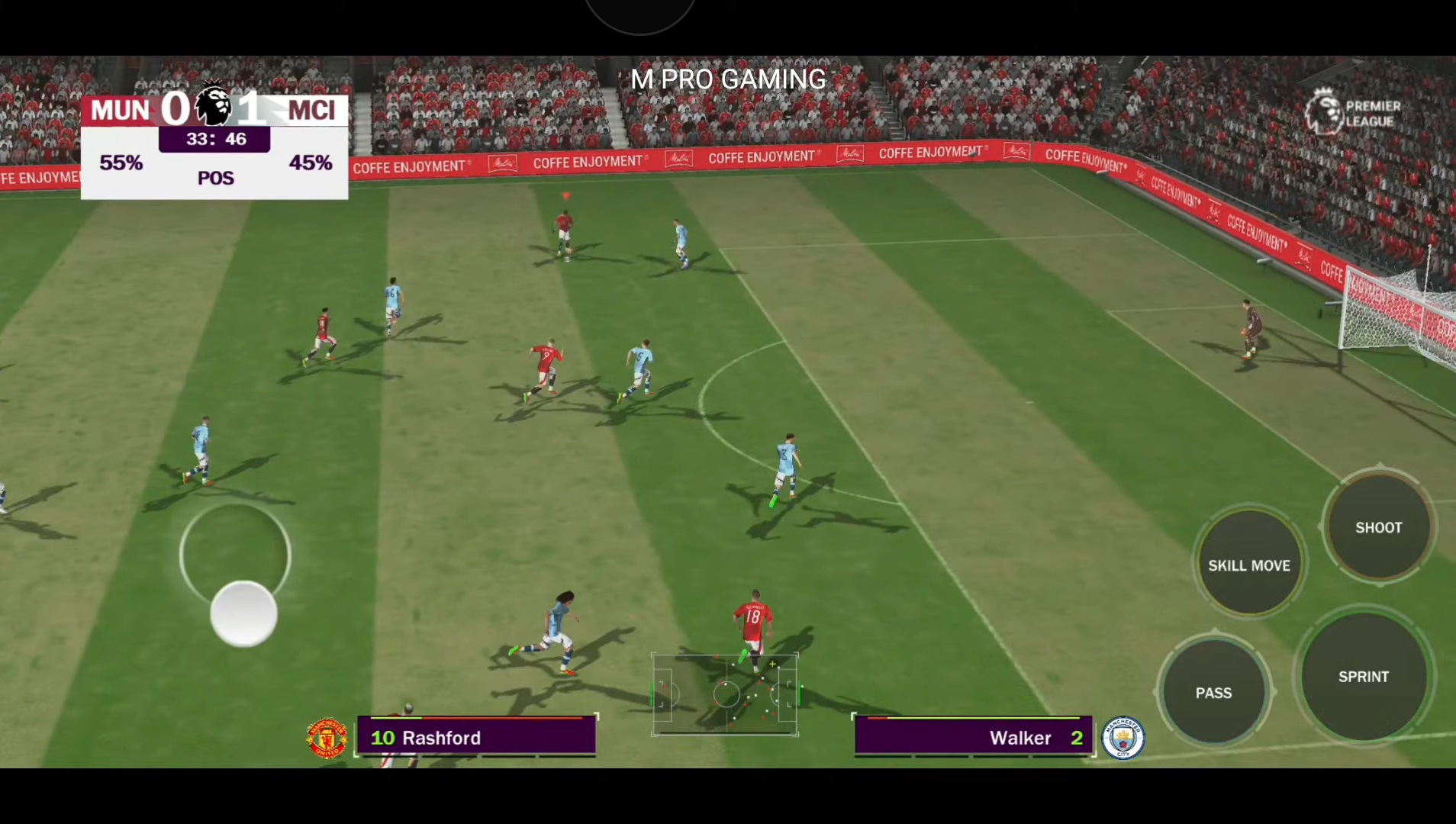Viewport: 1456px width, 824px height.
Task: Tap the PASS button
Action: [x=1215, y=692]
